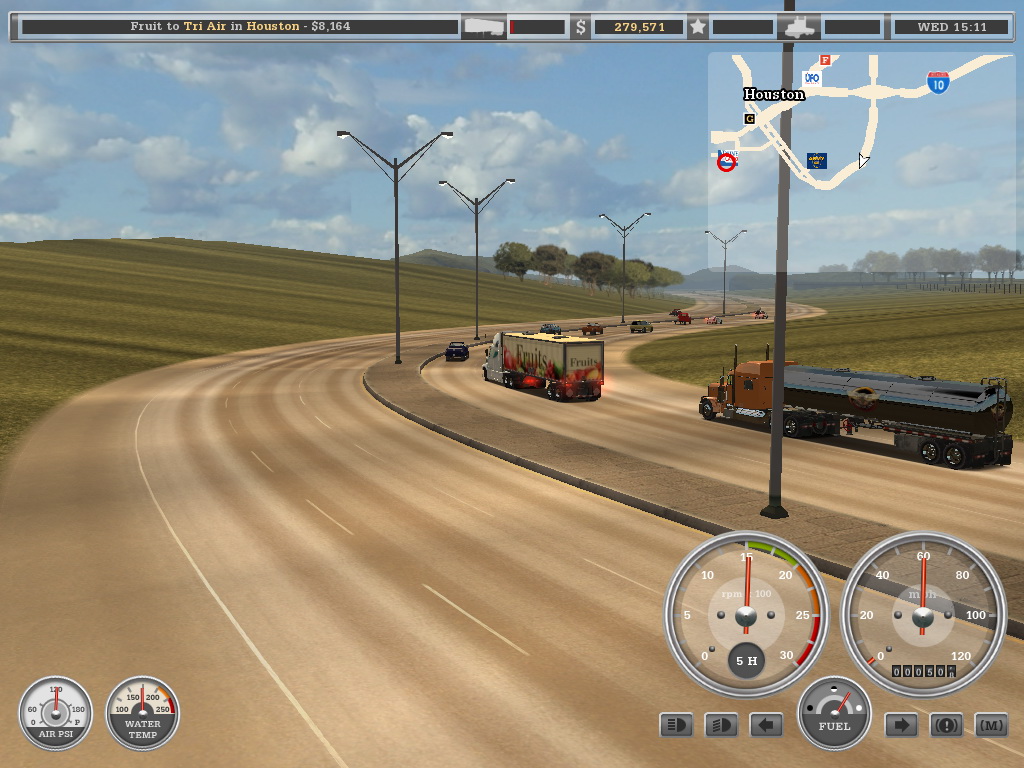Viewport: 1024px width, 768px height.
Task: Activate the right turn signal arrow
Action: tap(901, 725)
